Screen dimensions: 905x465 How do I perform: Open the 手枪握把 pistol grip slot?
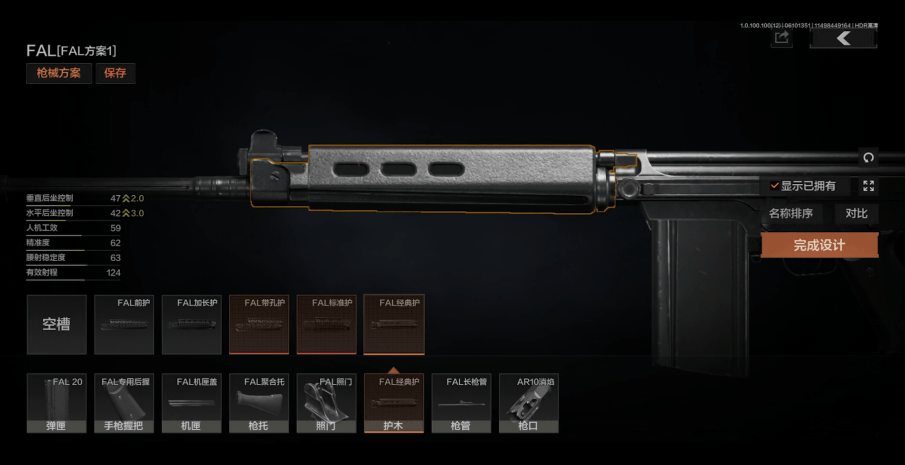point(124,404)
